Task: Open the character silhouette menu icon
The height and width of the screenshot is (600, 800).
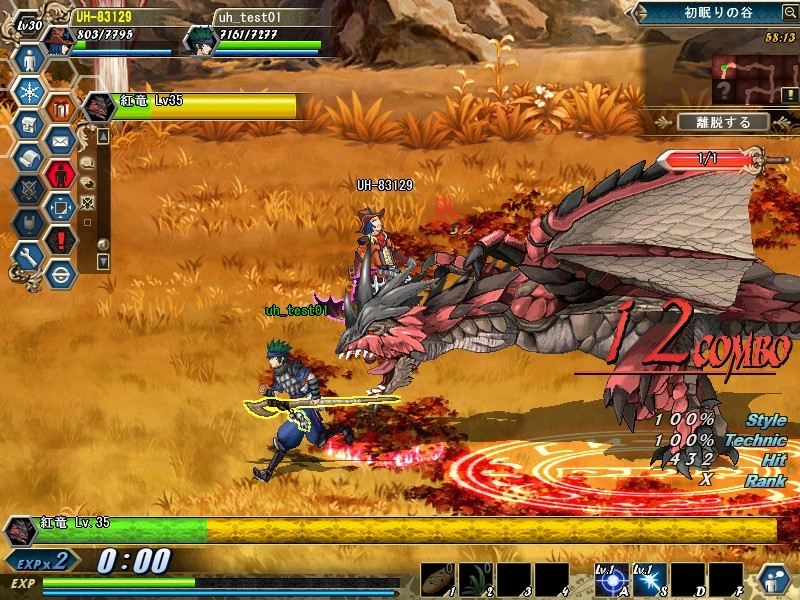Action: 28,59
